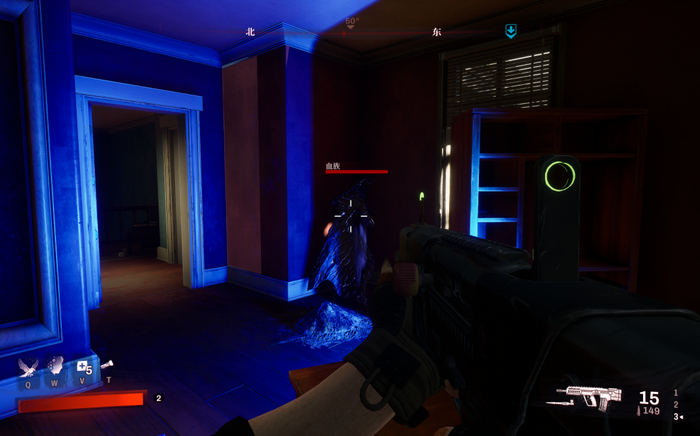Switch to weapon slot 2
Screen dimensions: 700x436
[676, 405]
